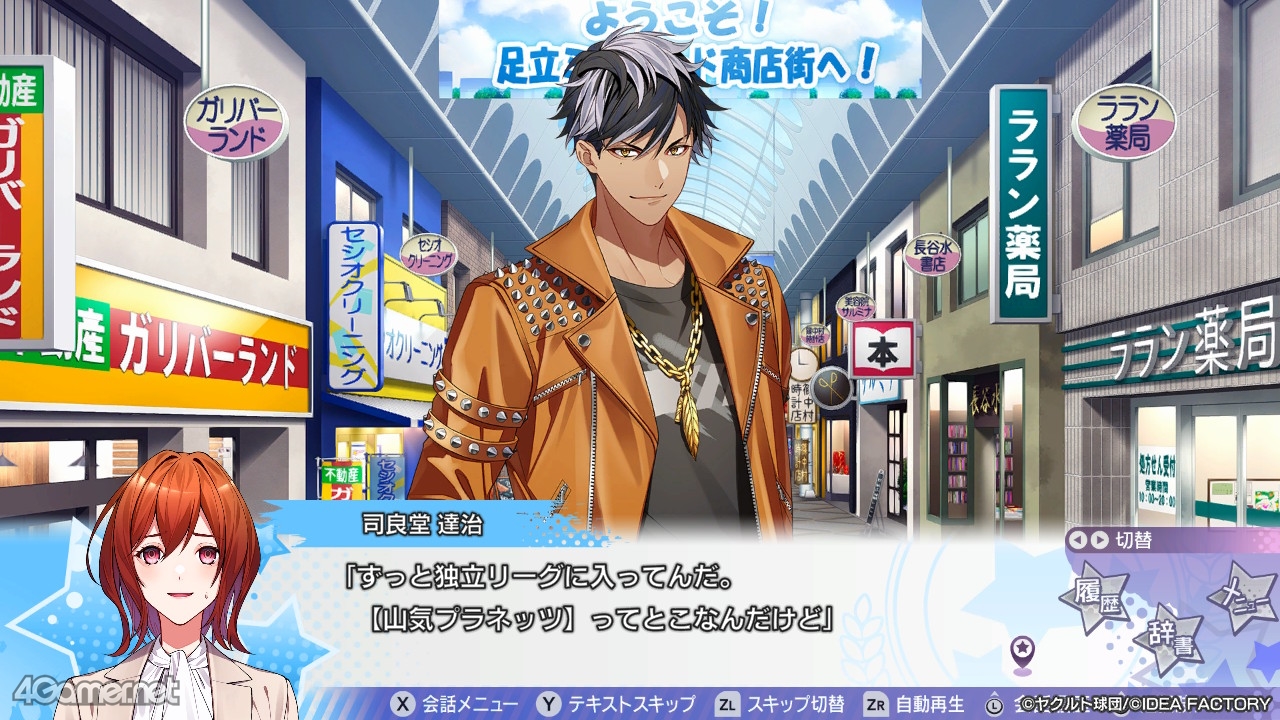Screen dimensions: 1280x720
Task: Open the 辞書 dictionary star button
Action: point(1169,639)
